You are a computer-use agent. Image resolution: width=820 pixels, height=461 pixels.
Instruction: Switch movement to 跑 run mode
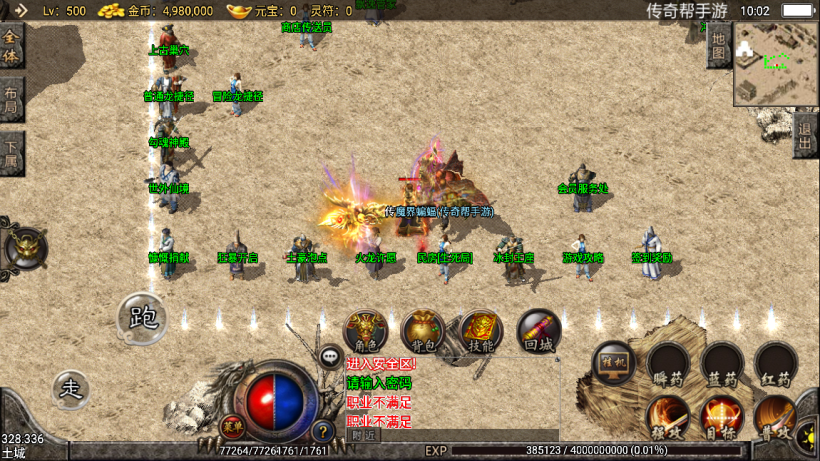click(144, 317)
